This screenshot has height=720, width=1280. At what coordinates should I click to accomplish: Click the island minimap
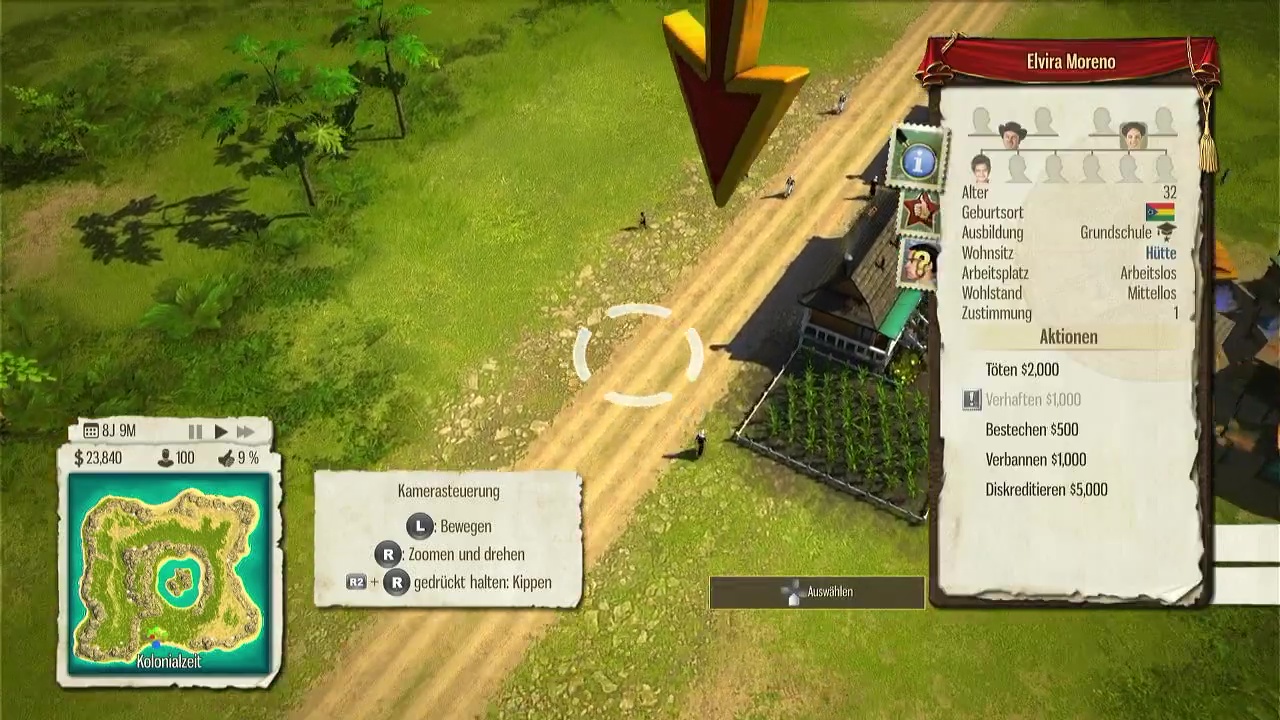[169, 573]
